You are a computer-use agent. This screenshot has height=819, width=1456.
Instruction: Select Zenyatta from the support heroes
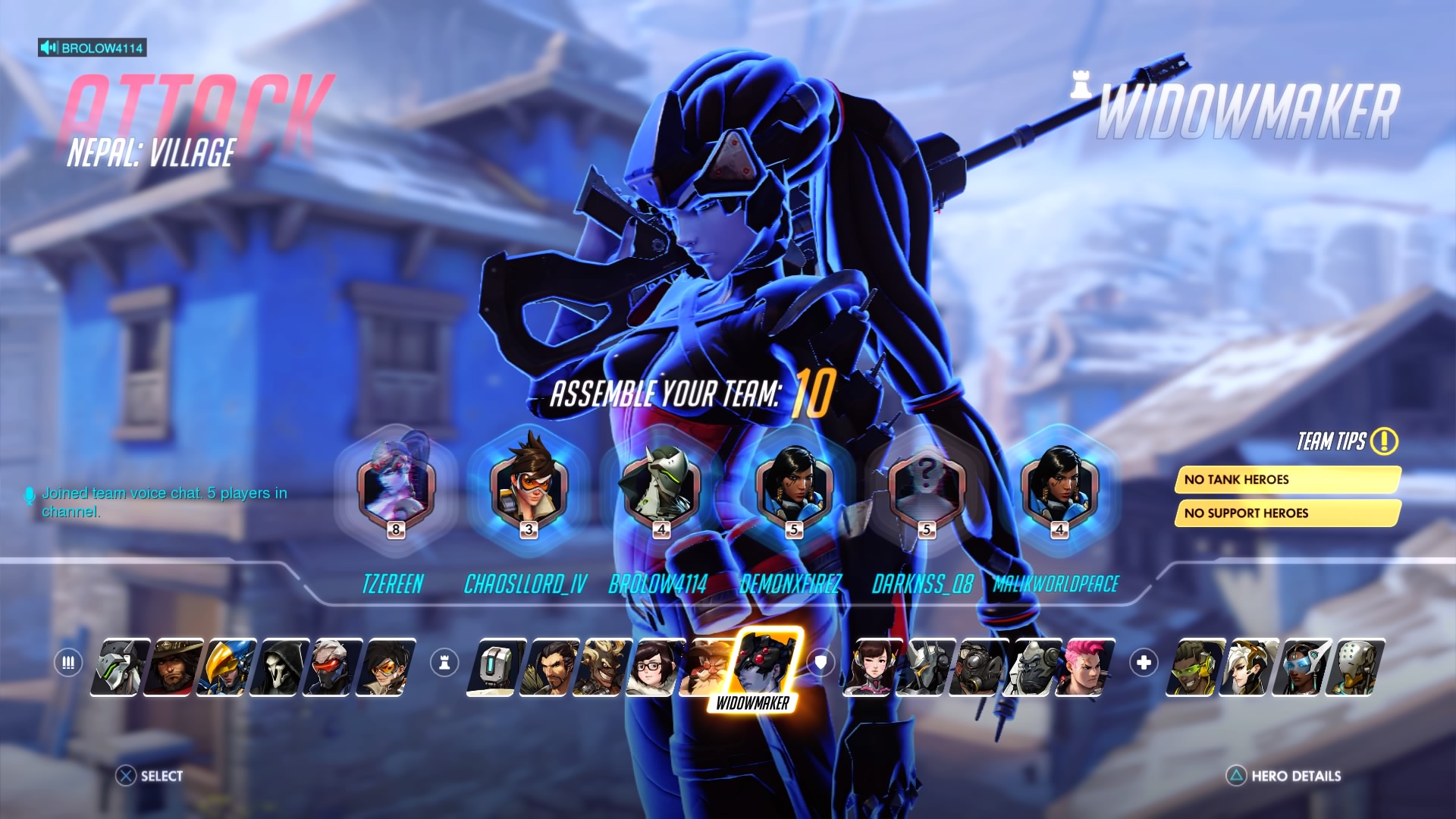click(1354, 667)
